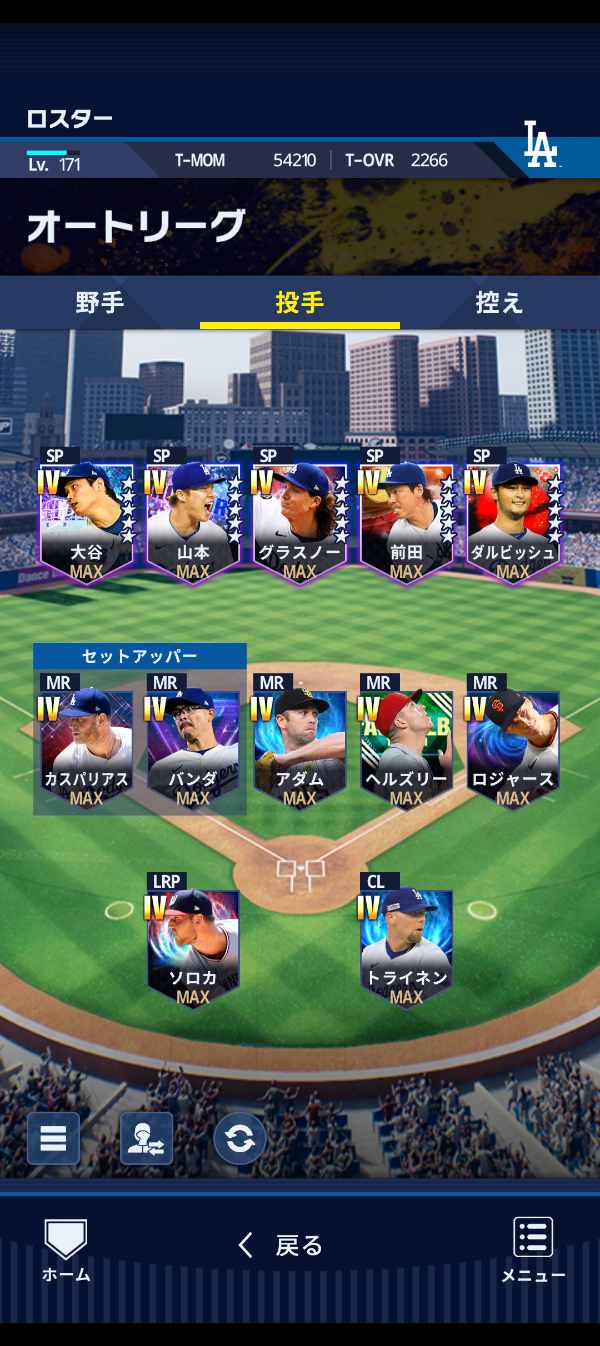Image resolution: width=600 pixels, height=1346 pixels.
Task: Go back with the 戻る button
Action: pyautogui.click(x=282, y=1245)
